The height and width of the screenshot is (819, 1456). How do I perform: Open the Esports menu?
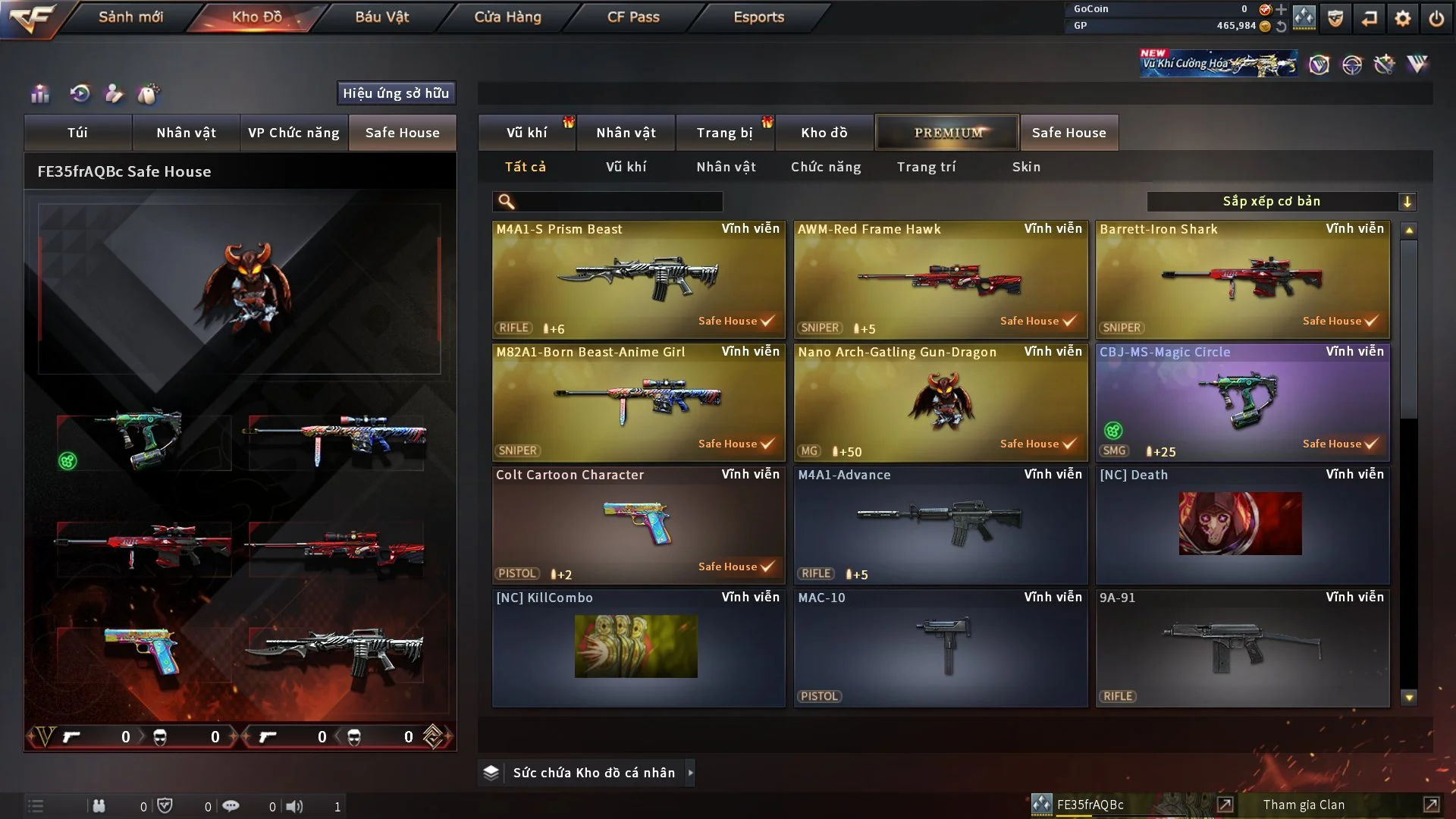click(758, 17)
